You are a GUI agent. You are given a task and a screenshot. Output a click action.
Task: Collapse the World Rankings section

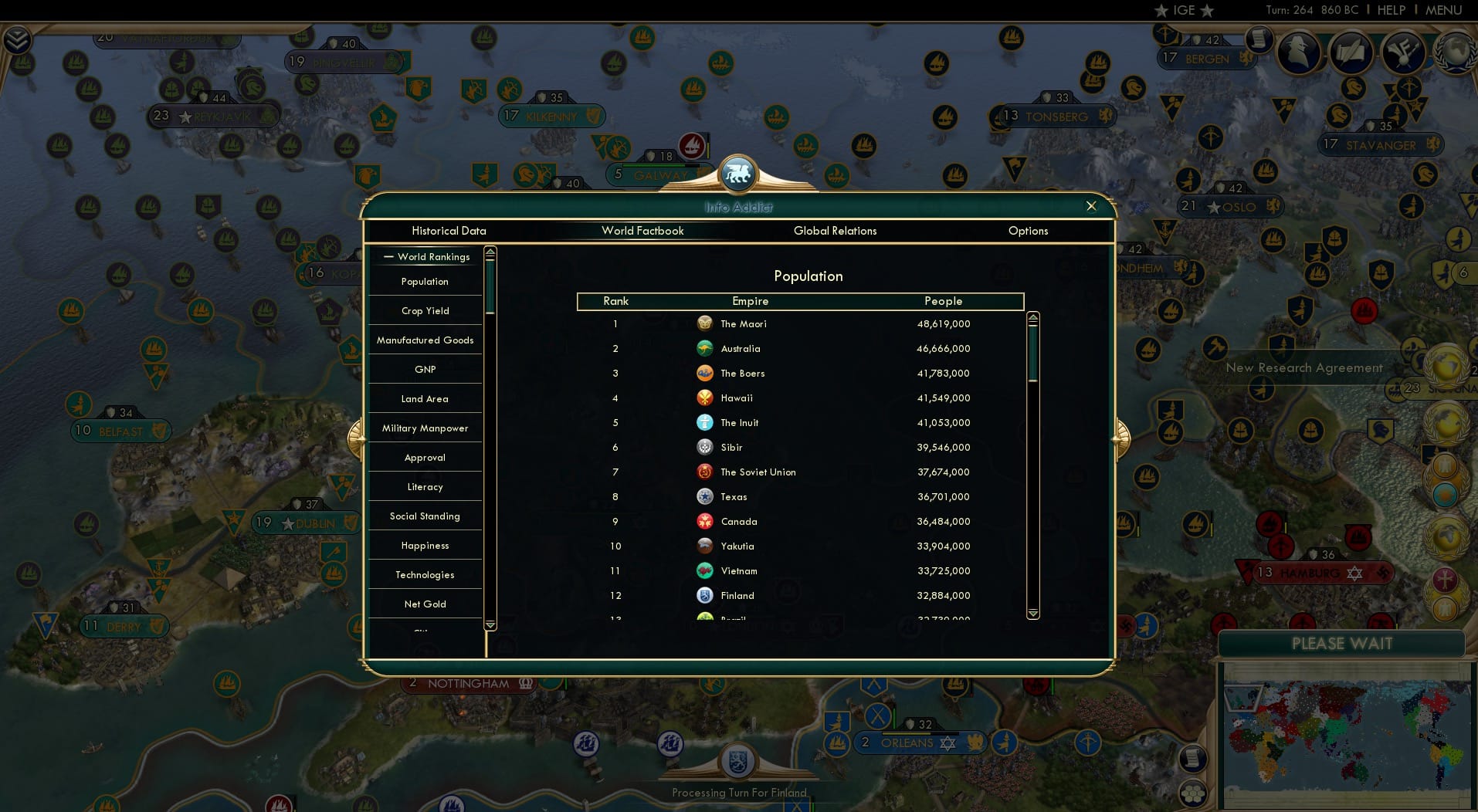(389, 256)
